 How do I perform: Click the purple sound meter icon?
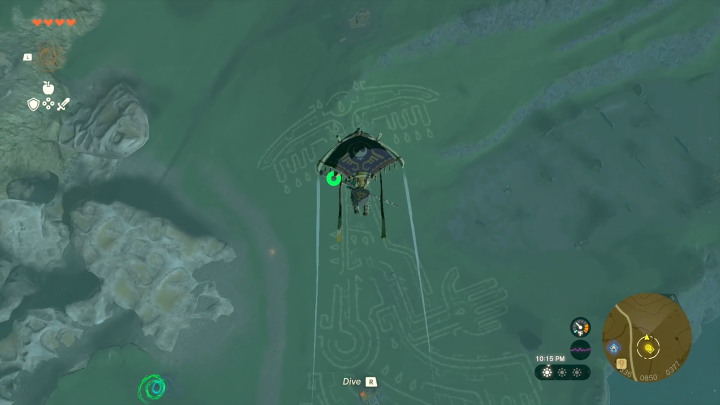pos(580,349)
